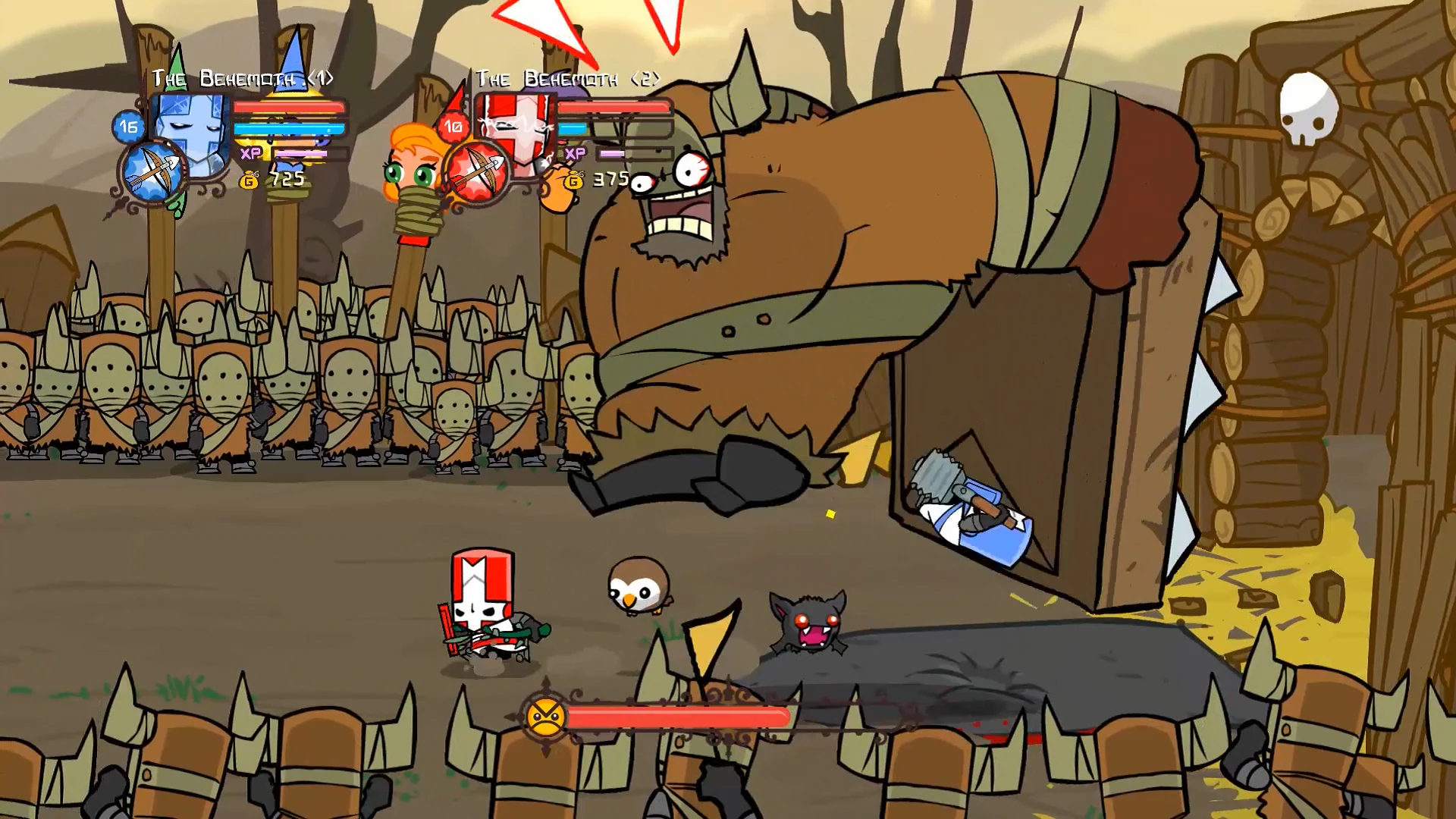1456x819 pixels.
Task: Click the XP label for player 2
Action: pyautogui.click(x=575, y=153)
